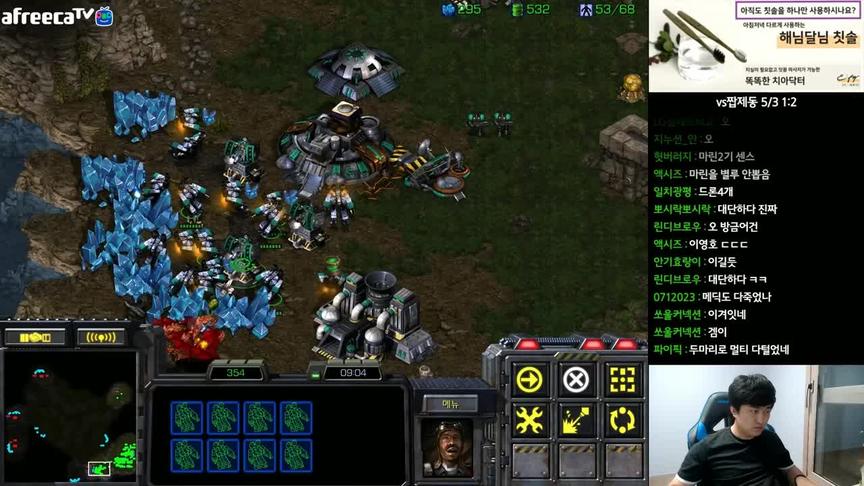
Task: Open the toothbrush advertisement banner
Action: (x=756, y=45)
